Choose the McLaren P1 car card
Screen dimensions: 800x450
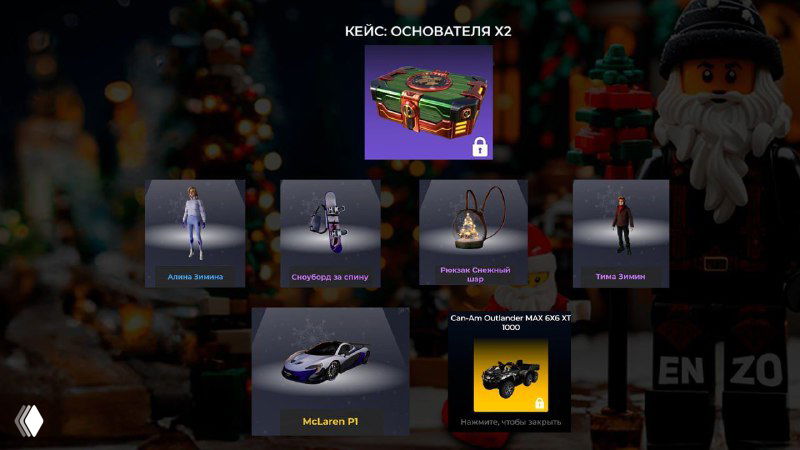[330, 370]
